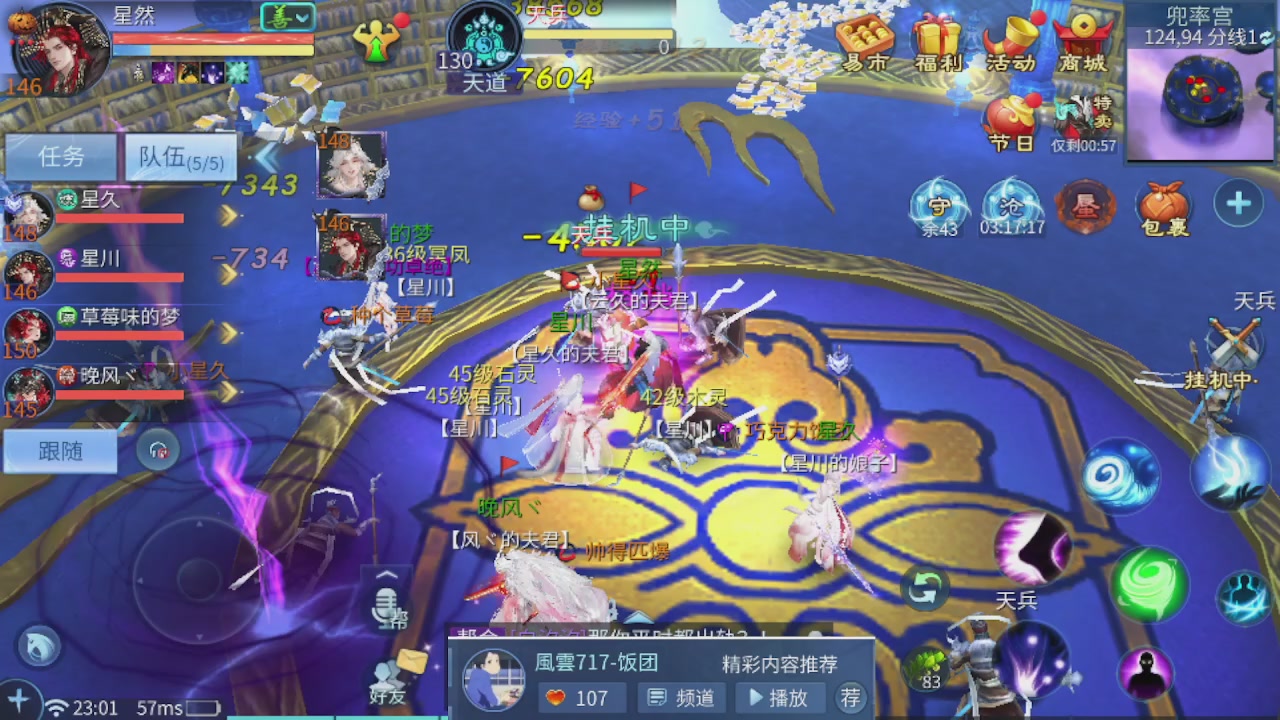Toggle the 荐 recommend switch on stream bar

point(849,698)
